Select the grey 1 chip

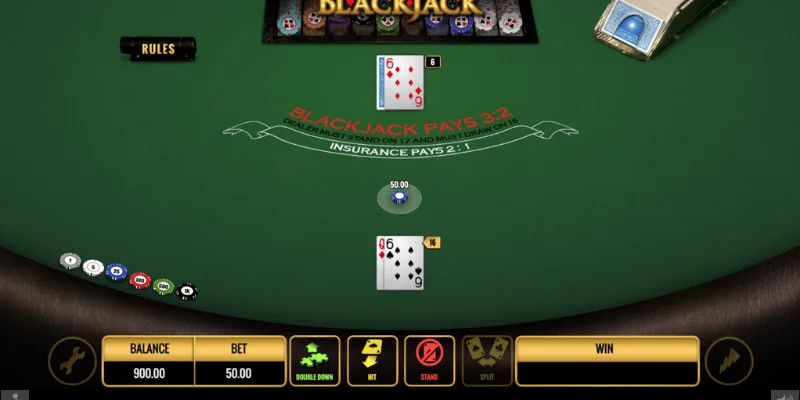point(69,261)
